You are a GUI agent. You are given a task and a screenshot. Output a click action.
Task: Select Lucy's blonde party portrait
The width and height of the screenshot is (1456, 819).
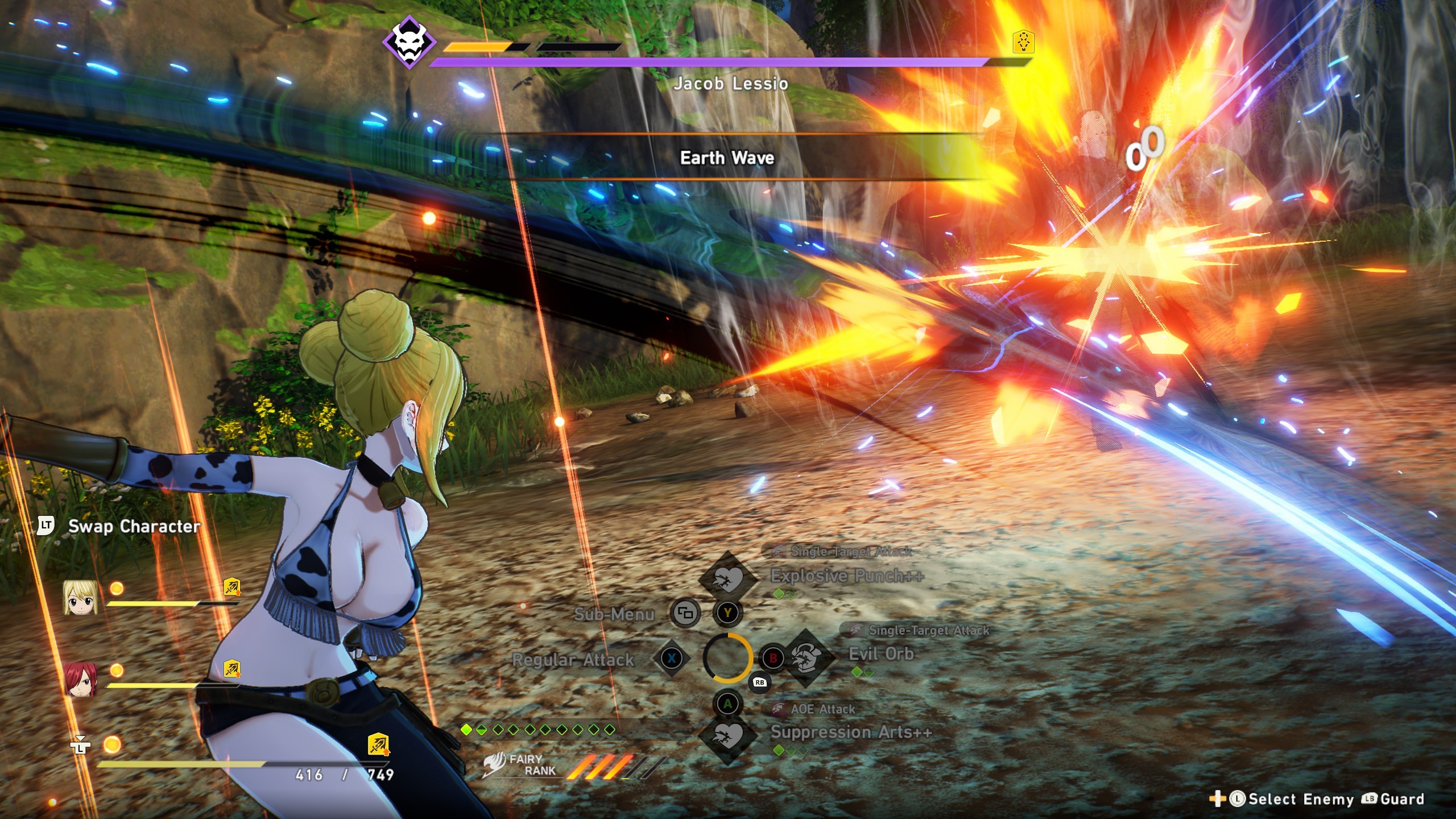pos(80,597)
